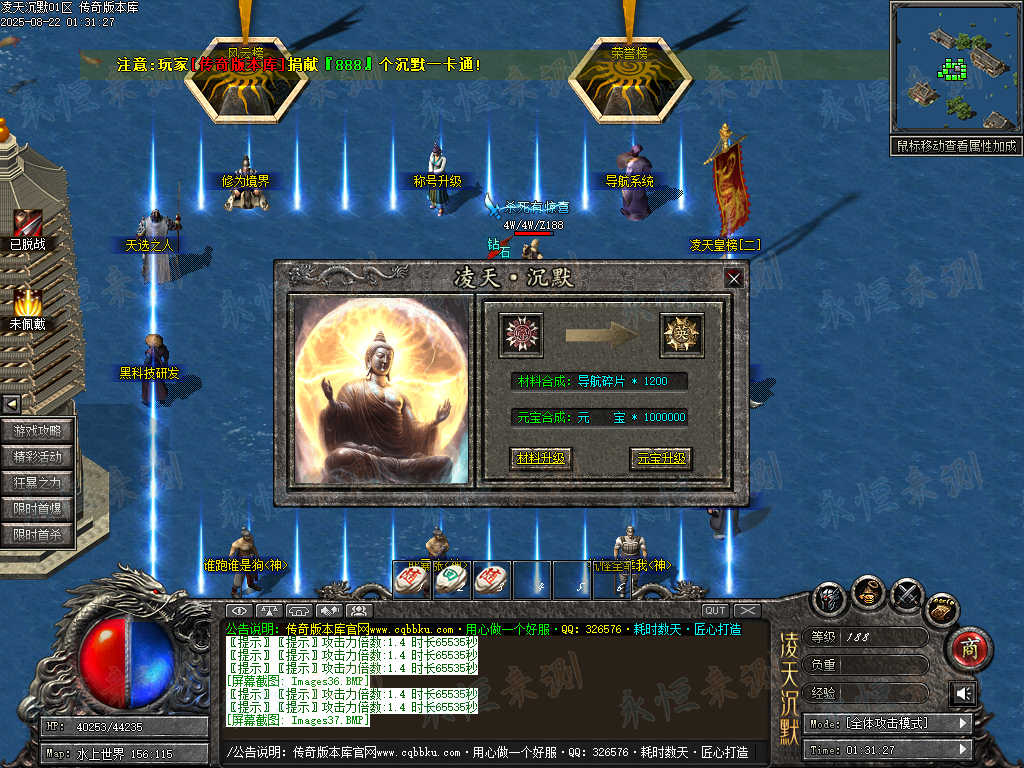1024x768 pixels.
Task: Open the 限时首杀 menu entry
Action: (x=38, y=535)
